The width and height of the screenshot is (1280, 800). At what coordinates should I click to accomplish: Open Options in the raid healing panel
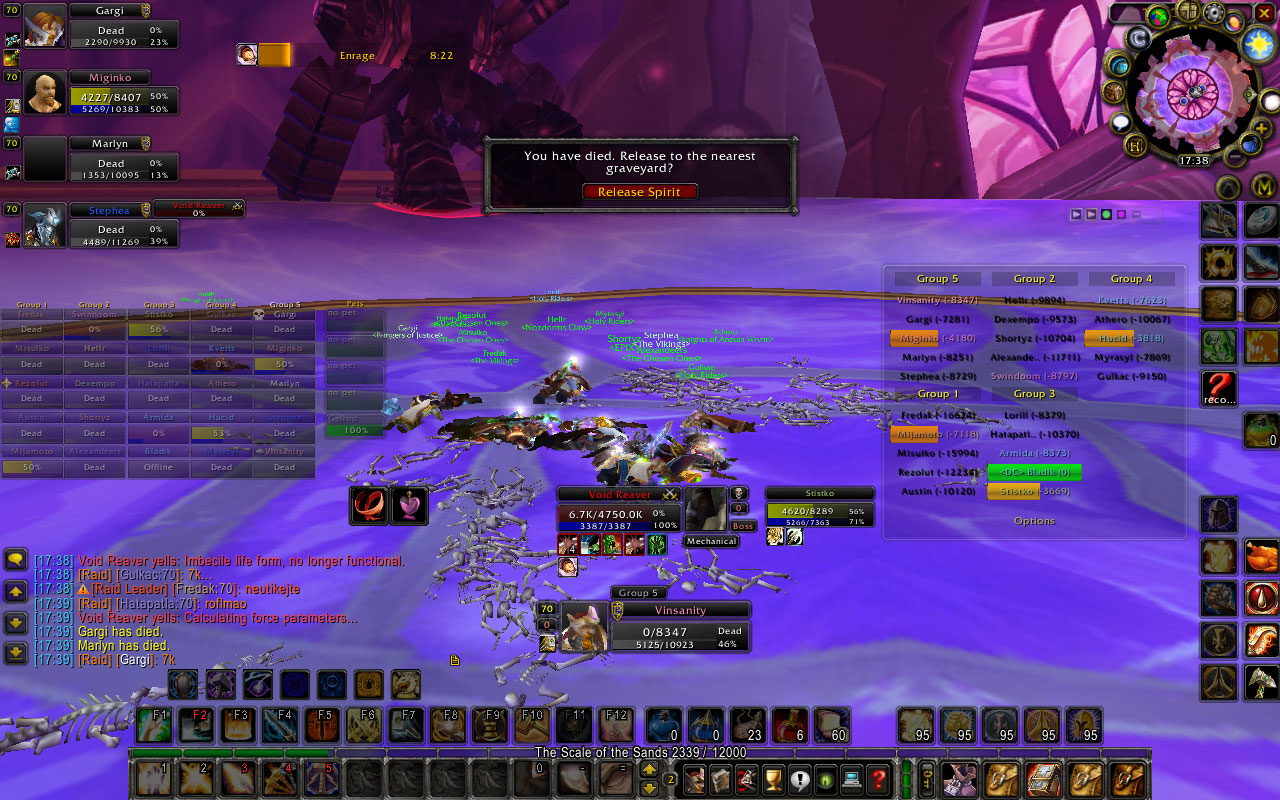tap(1034, 521)
